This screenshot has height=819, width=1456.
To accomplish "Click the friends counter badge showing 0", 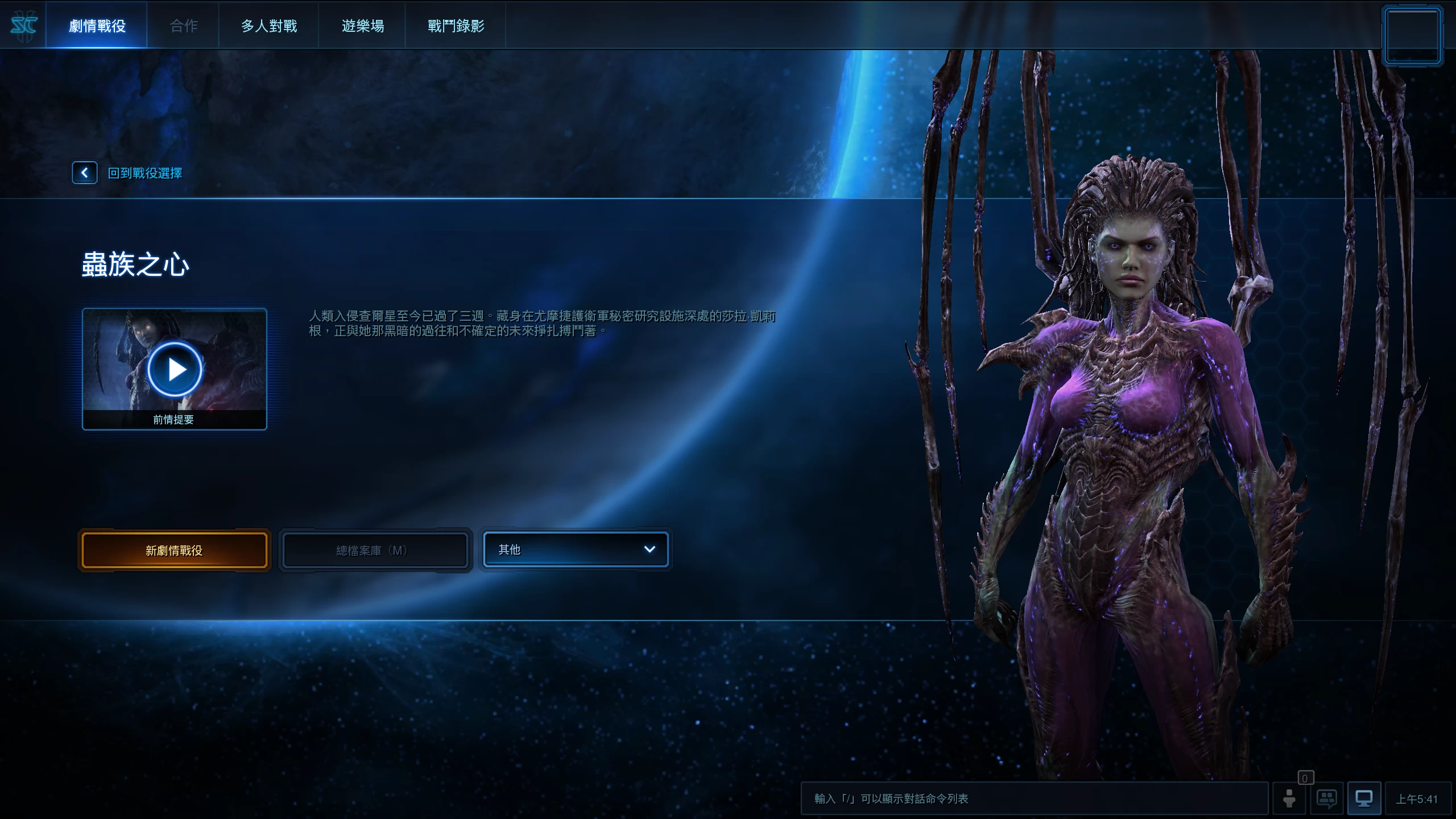I will point(1305,779).
